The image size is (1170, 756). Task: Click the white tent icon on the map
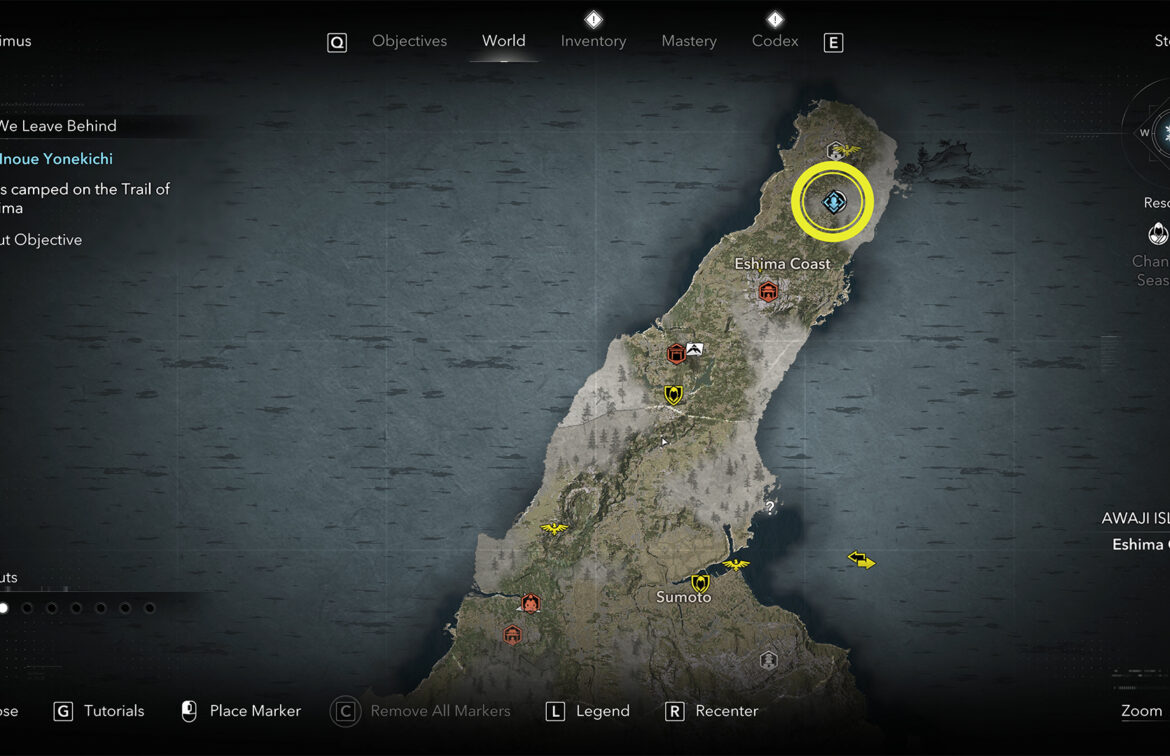pos(696,348)
